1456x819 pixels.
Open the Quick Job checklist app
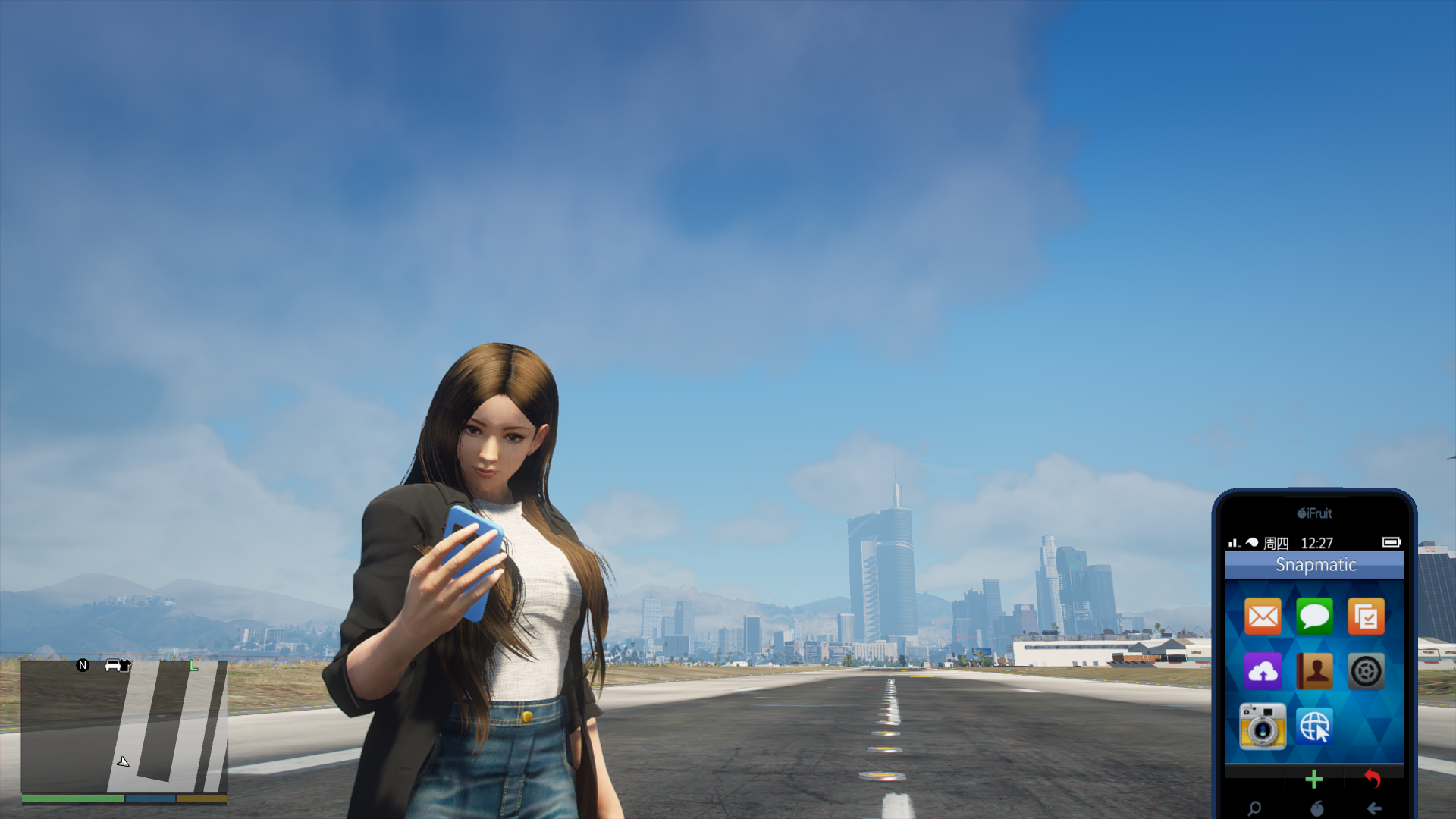[x=1366, y=616]
